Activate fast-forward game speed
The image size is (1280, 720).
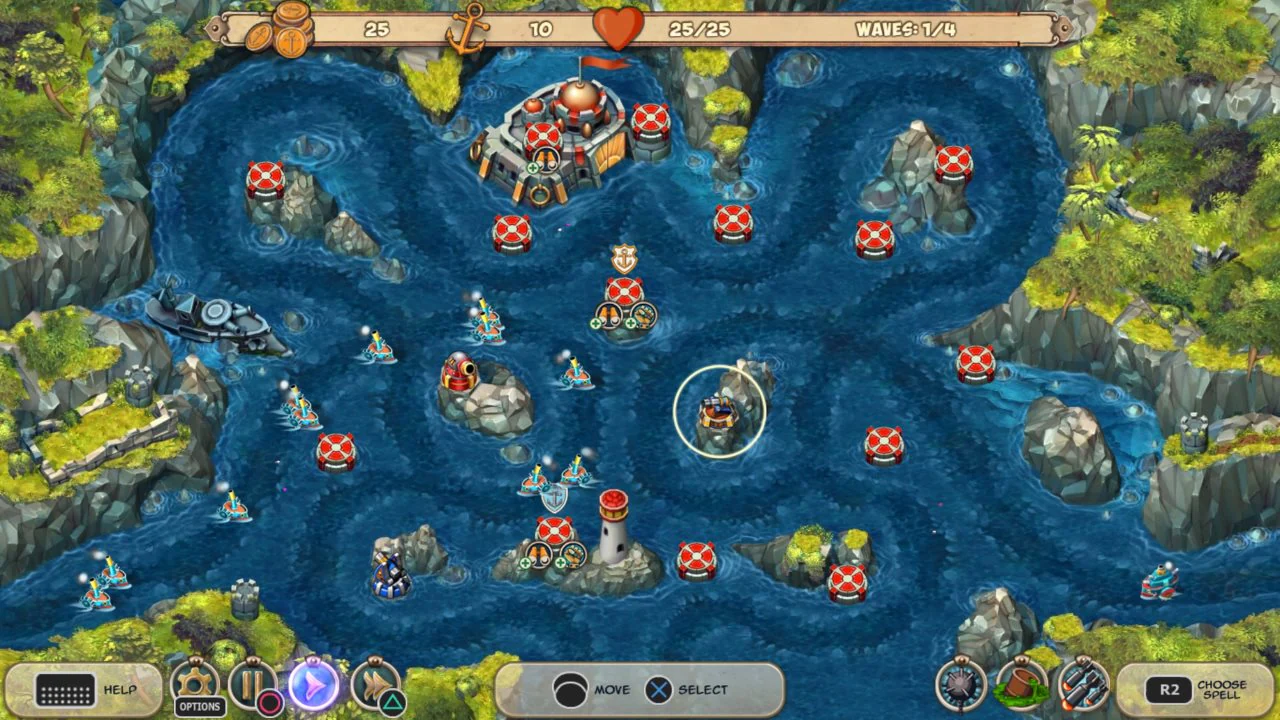coord(375,688)
